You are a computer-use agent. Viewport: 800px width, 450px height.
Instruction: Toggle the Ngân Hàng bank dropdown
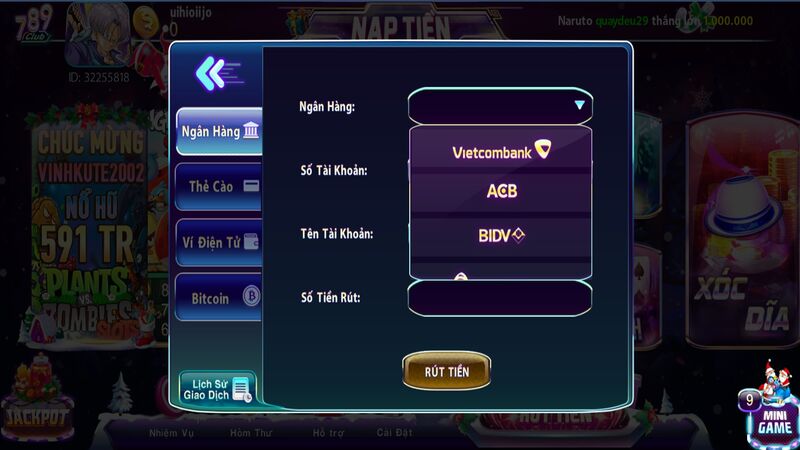click(x=500, y=105)
